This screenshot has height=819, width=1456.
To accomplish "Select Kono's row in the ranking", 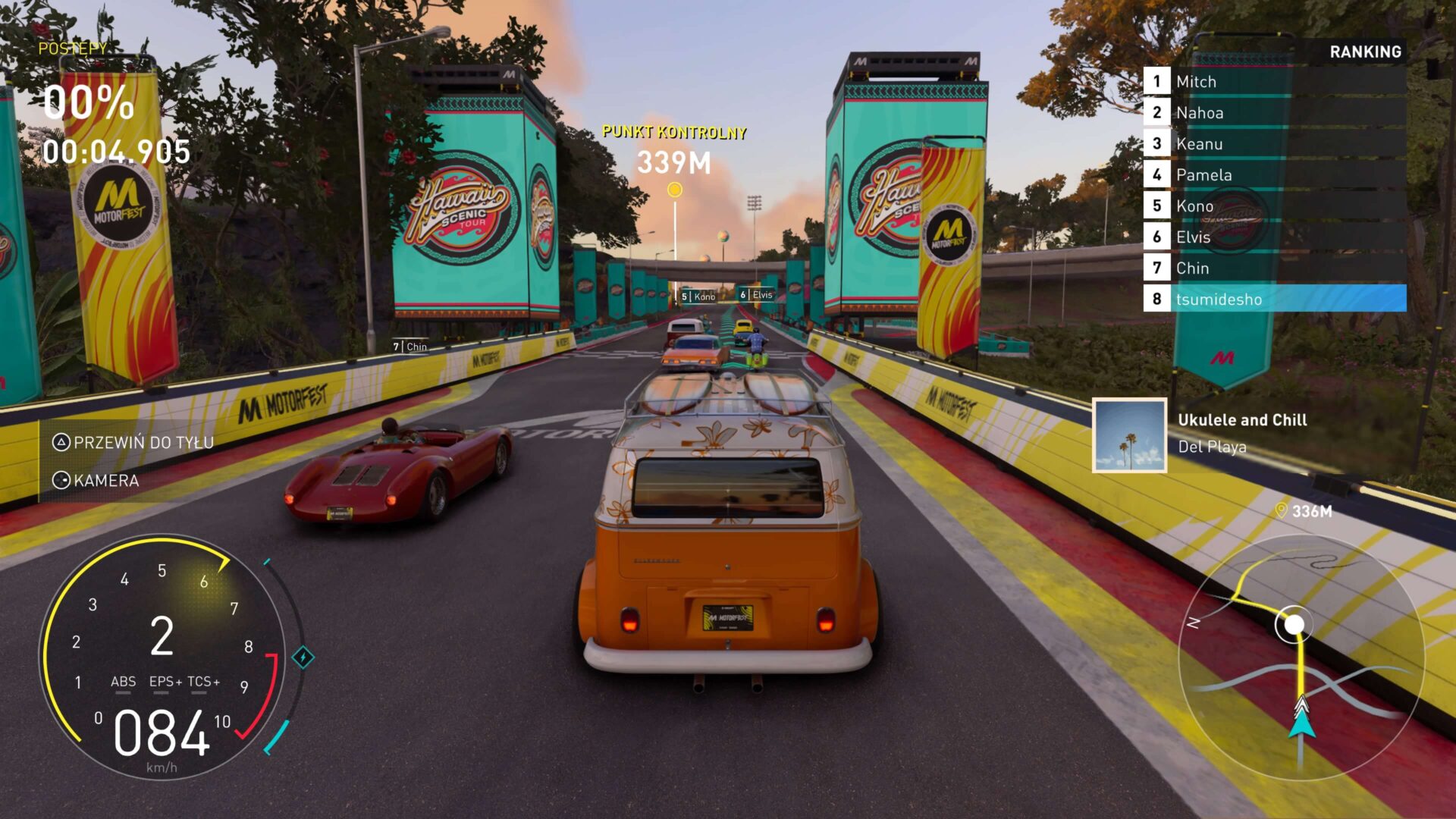I will pyautogui.click(x=1274, y=206).
